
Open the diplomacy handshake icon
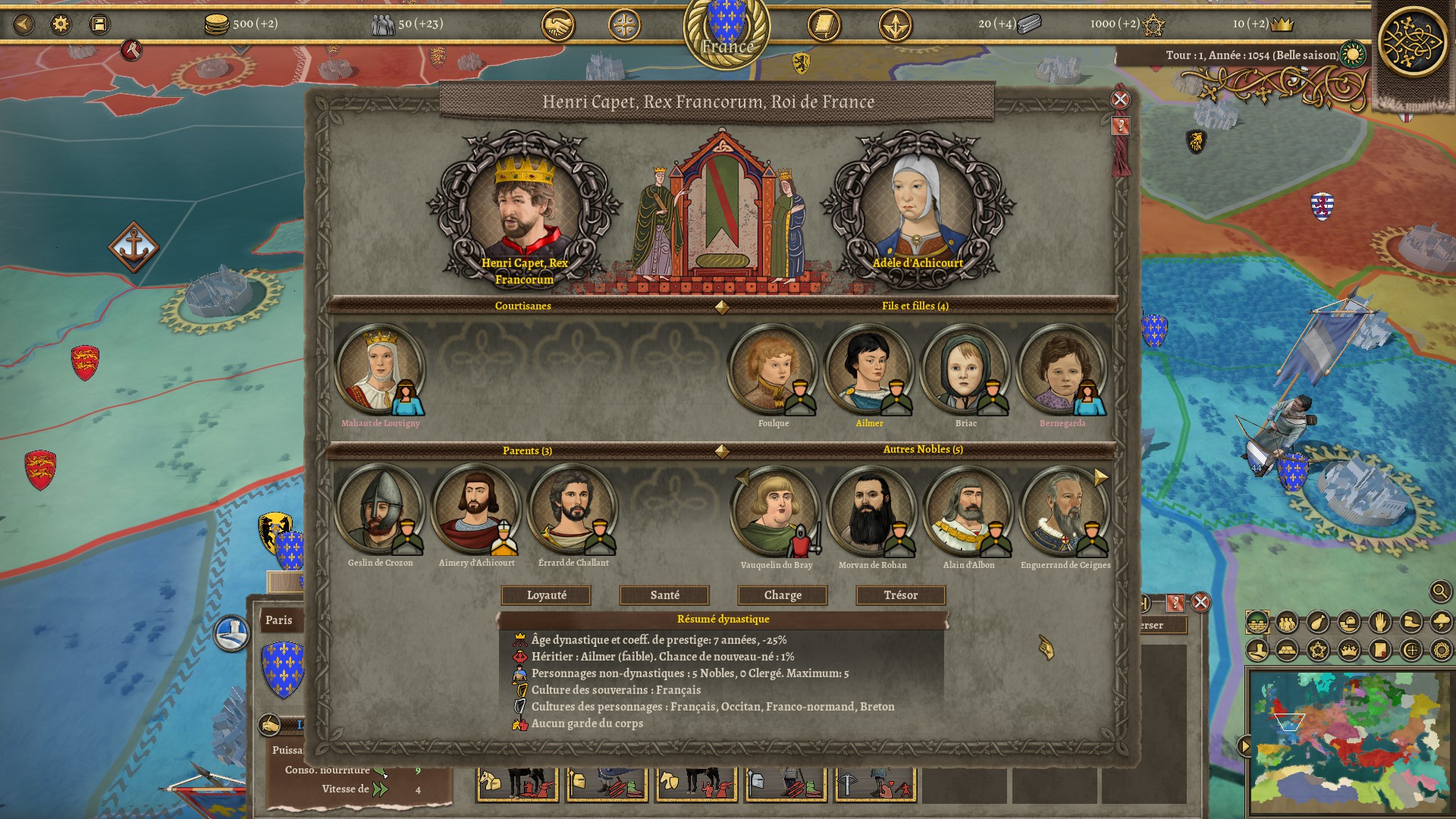click(557, 25)
